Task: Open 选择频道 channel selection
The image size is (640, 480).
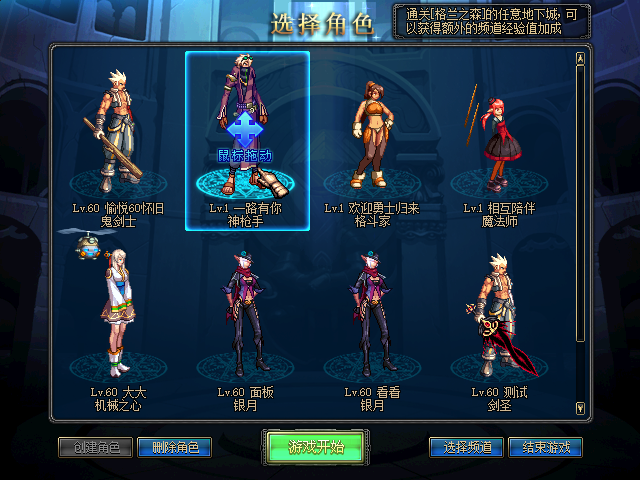Action: click(x=466, y=447)
